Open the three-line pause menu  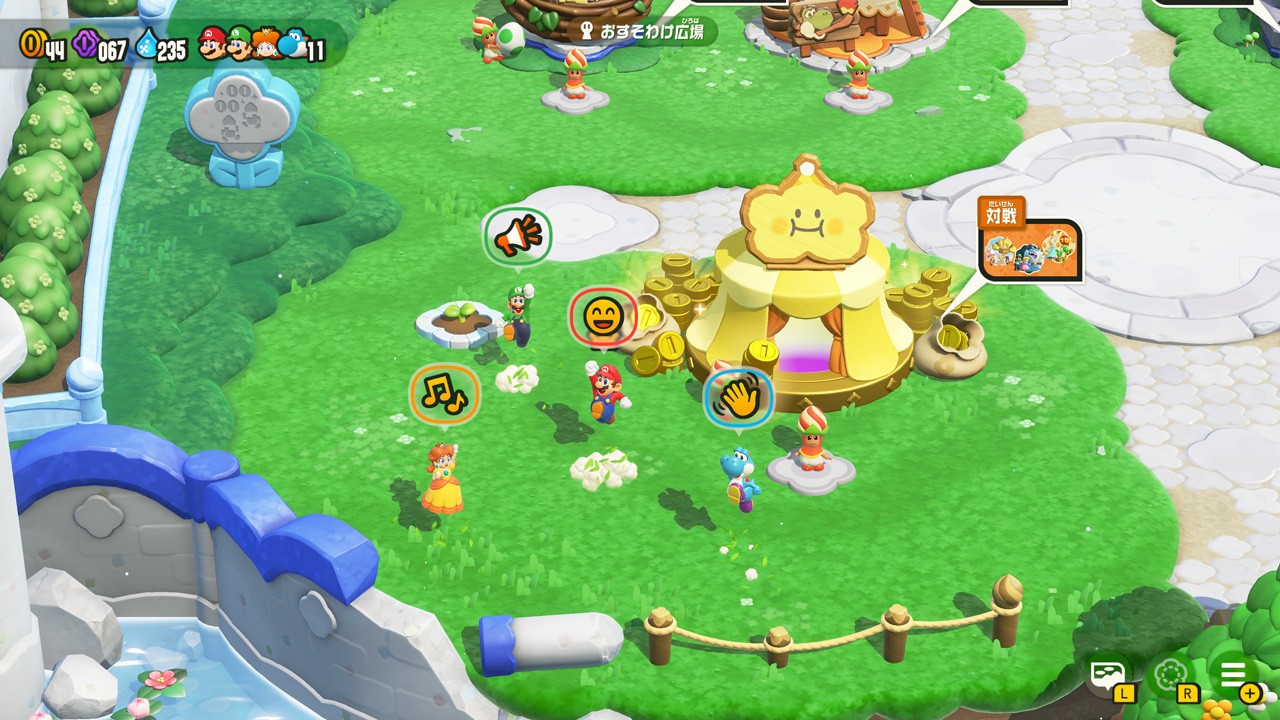tap(1233, 675)
